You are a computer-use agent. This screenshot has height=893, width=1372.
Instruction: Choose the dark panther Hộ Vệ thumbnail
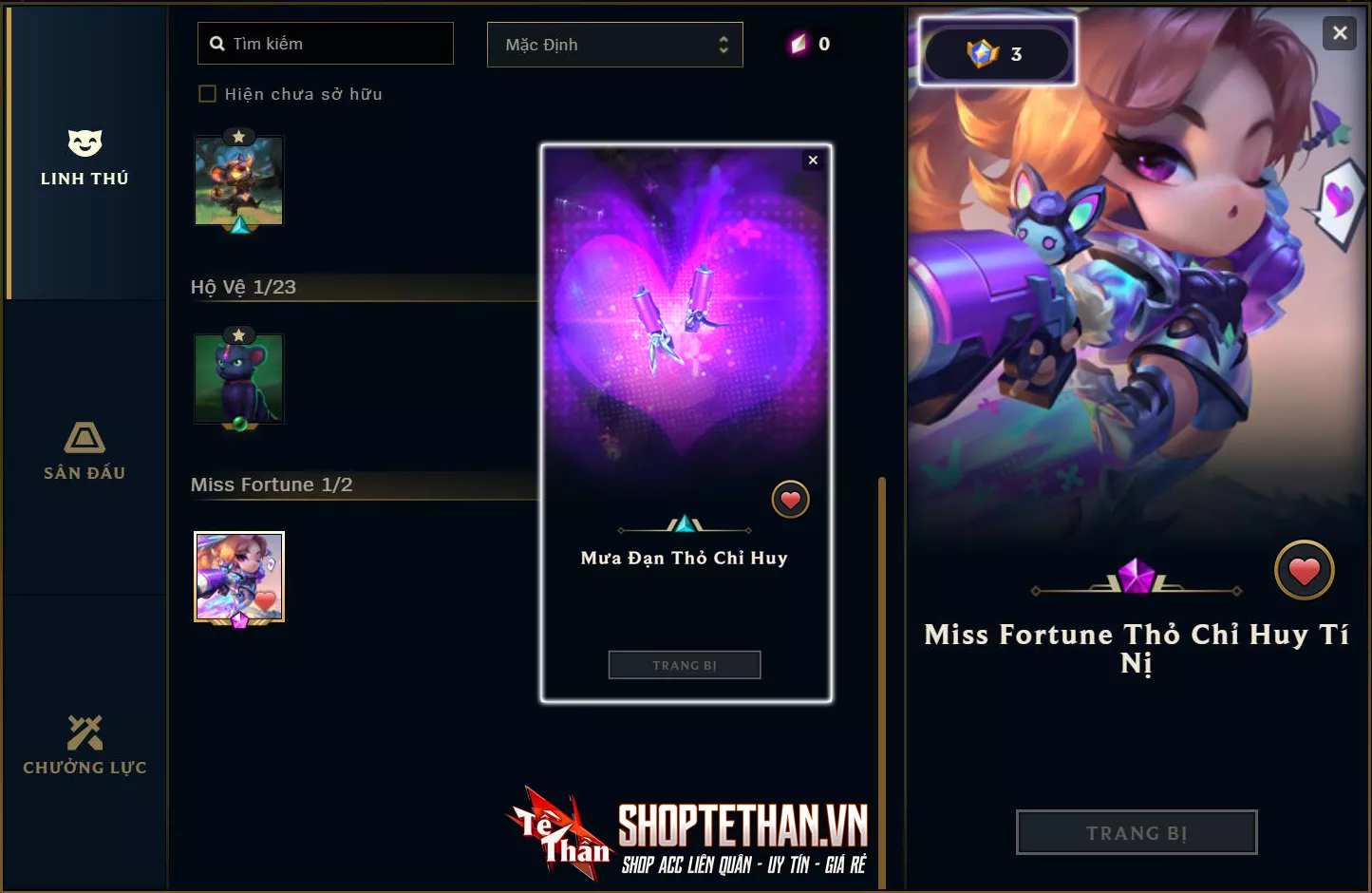click(x=239, y=379)
